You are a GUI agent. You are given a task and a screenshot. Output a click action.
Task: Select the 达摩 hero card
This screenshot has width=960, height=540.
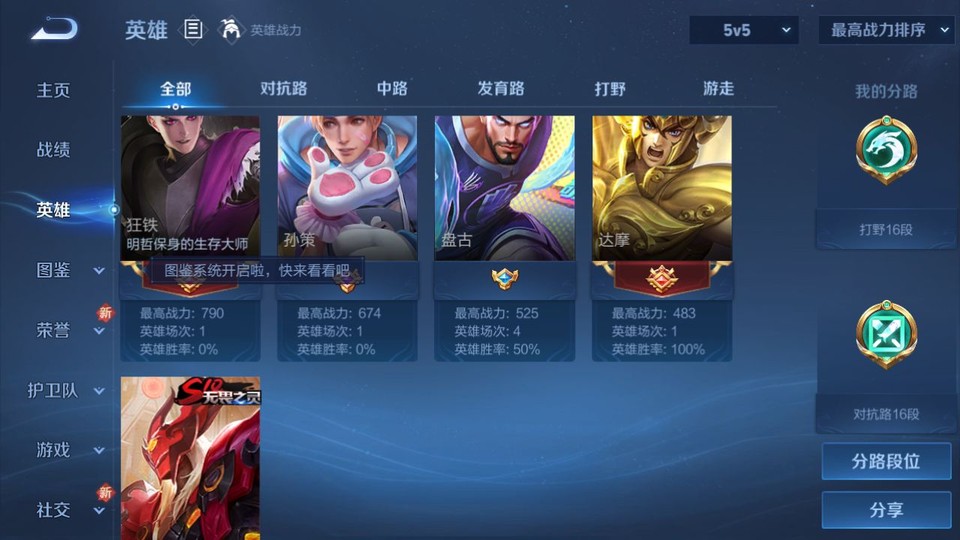pyautogui.click(x=661, y=188)
